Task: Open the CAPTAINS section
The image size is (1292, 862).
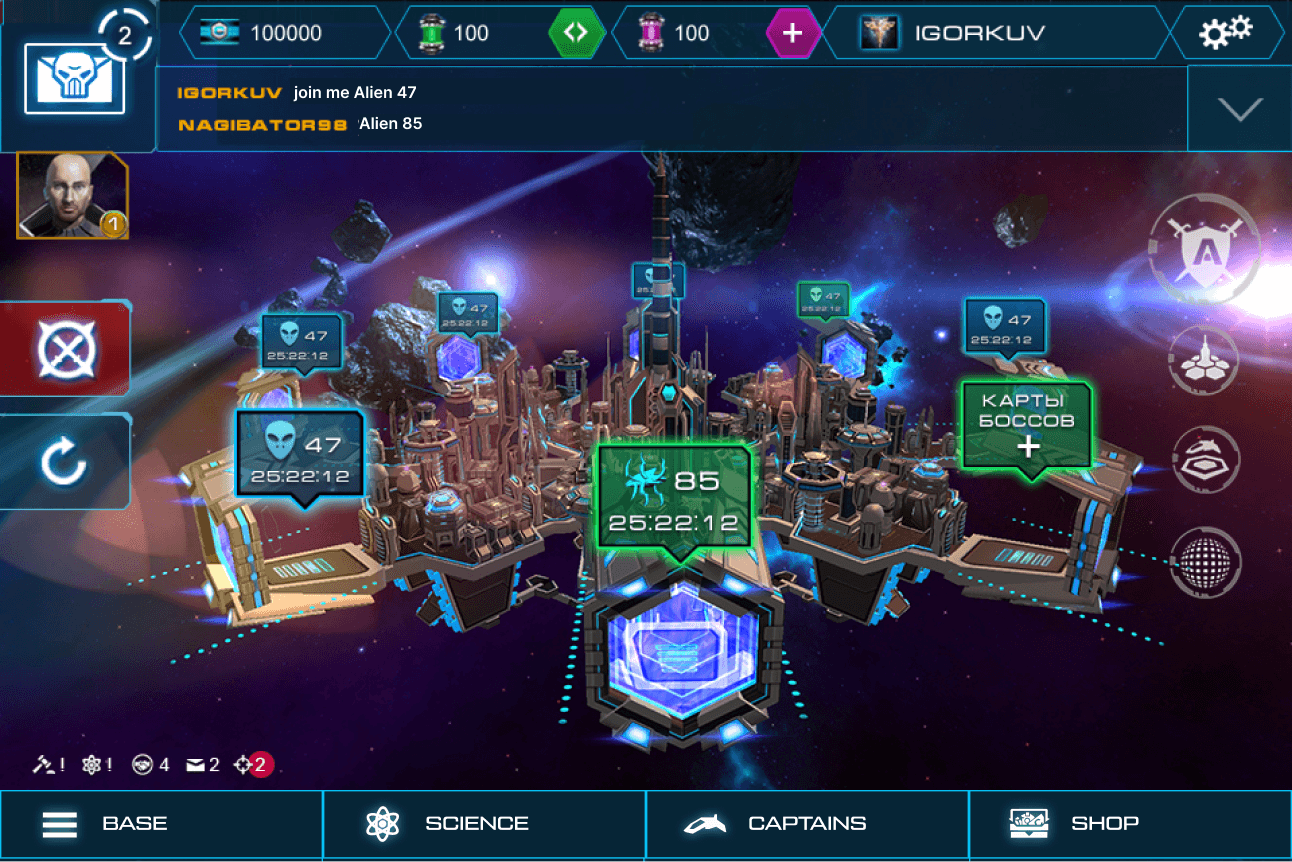Action: pos(807,825)
